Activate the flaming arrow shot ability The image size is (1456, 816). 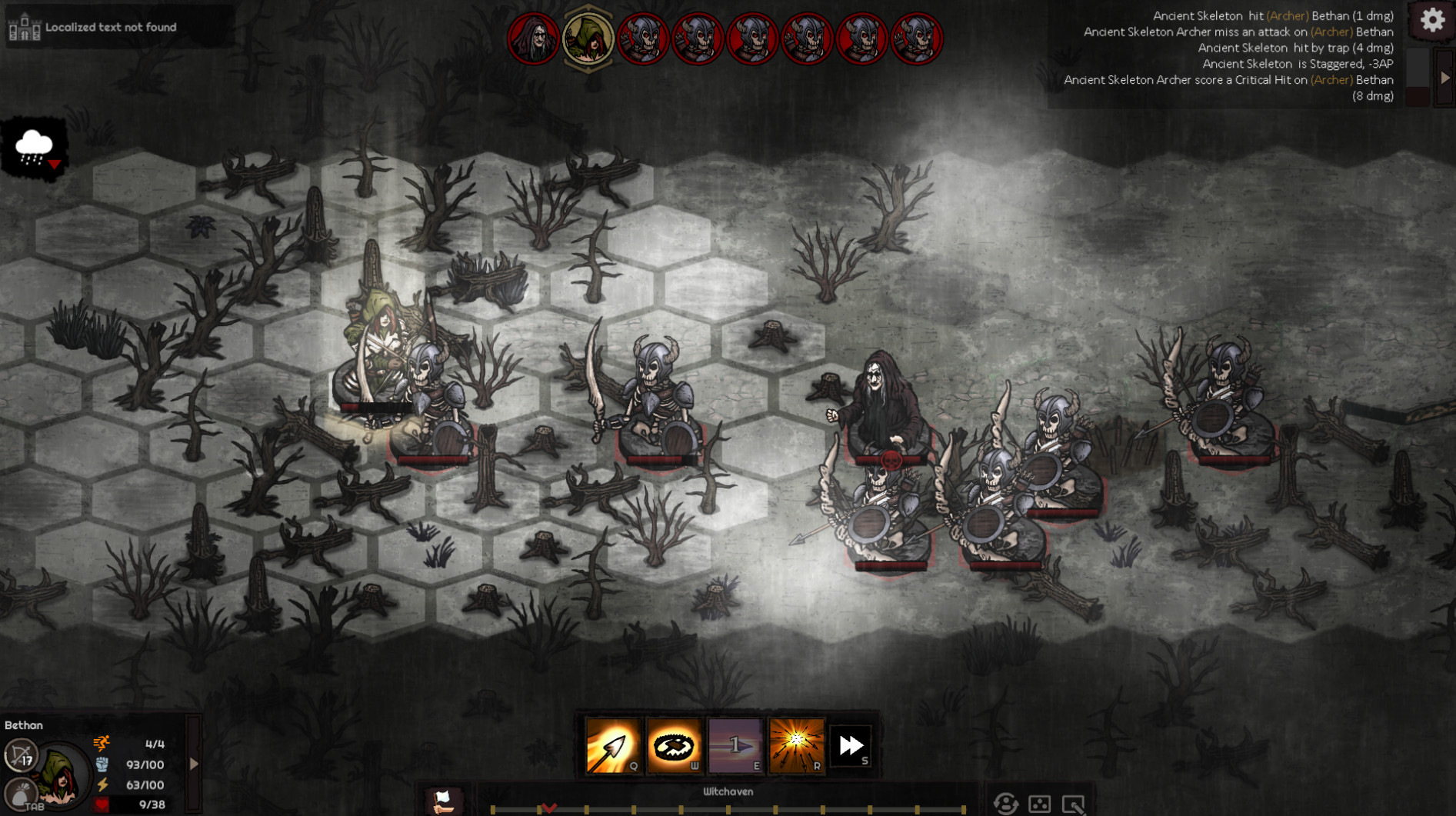(x=612, y=745)
